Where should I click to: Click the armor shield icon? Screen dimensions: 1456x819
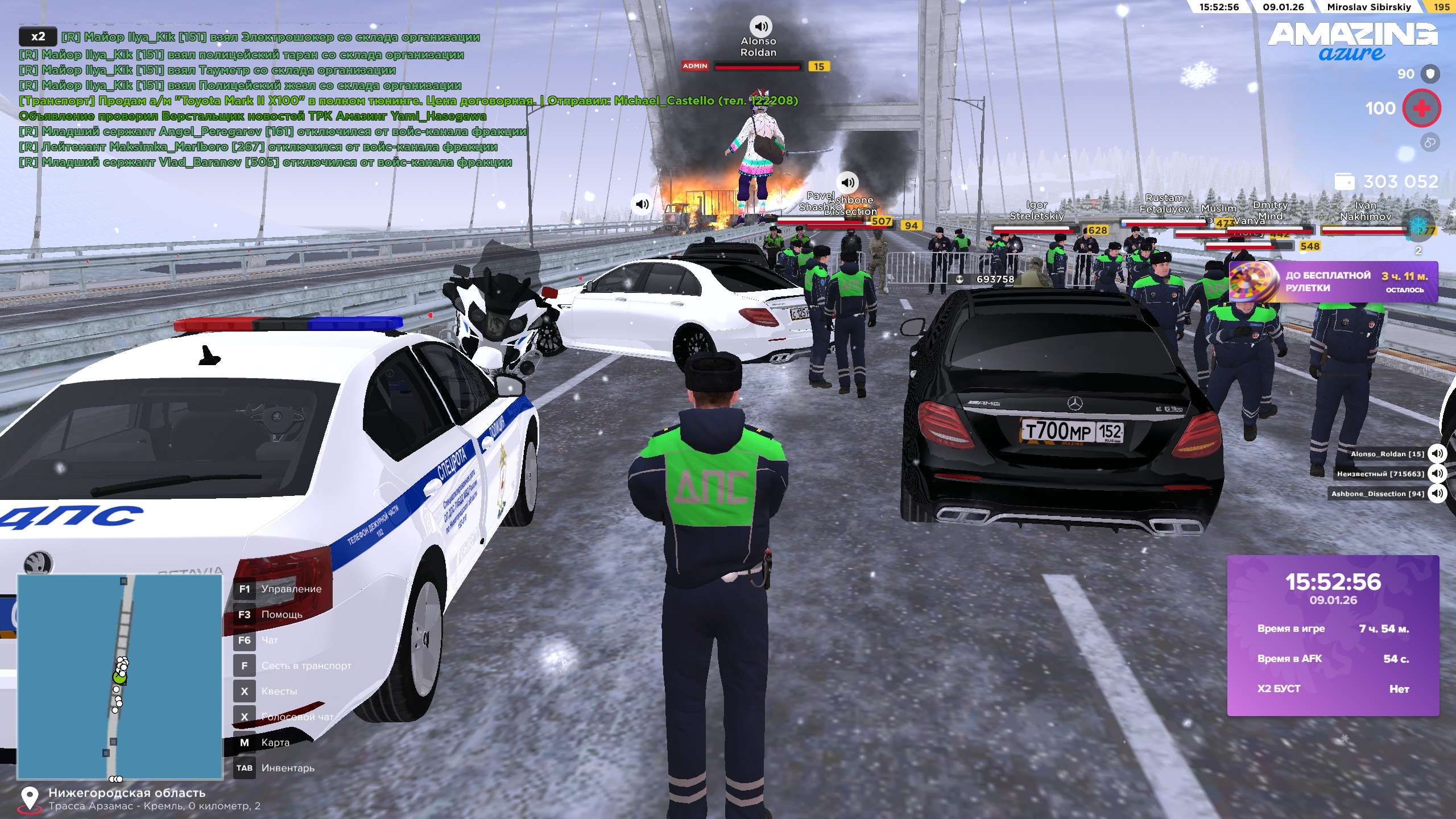point(1430,74)
